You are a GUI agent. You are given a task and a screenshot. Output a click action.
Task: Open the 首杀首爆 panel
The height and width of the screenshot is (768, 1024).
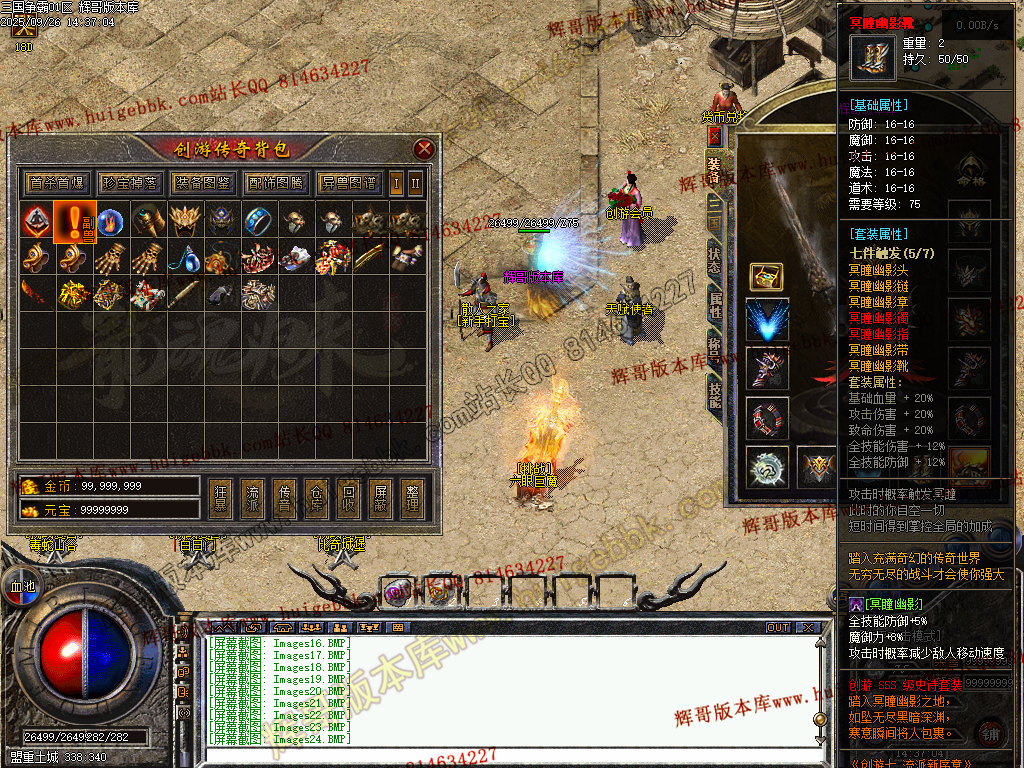(x=57, y=183)
